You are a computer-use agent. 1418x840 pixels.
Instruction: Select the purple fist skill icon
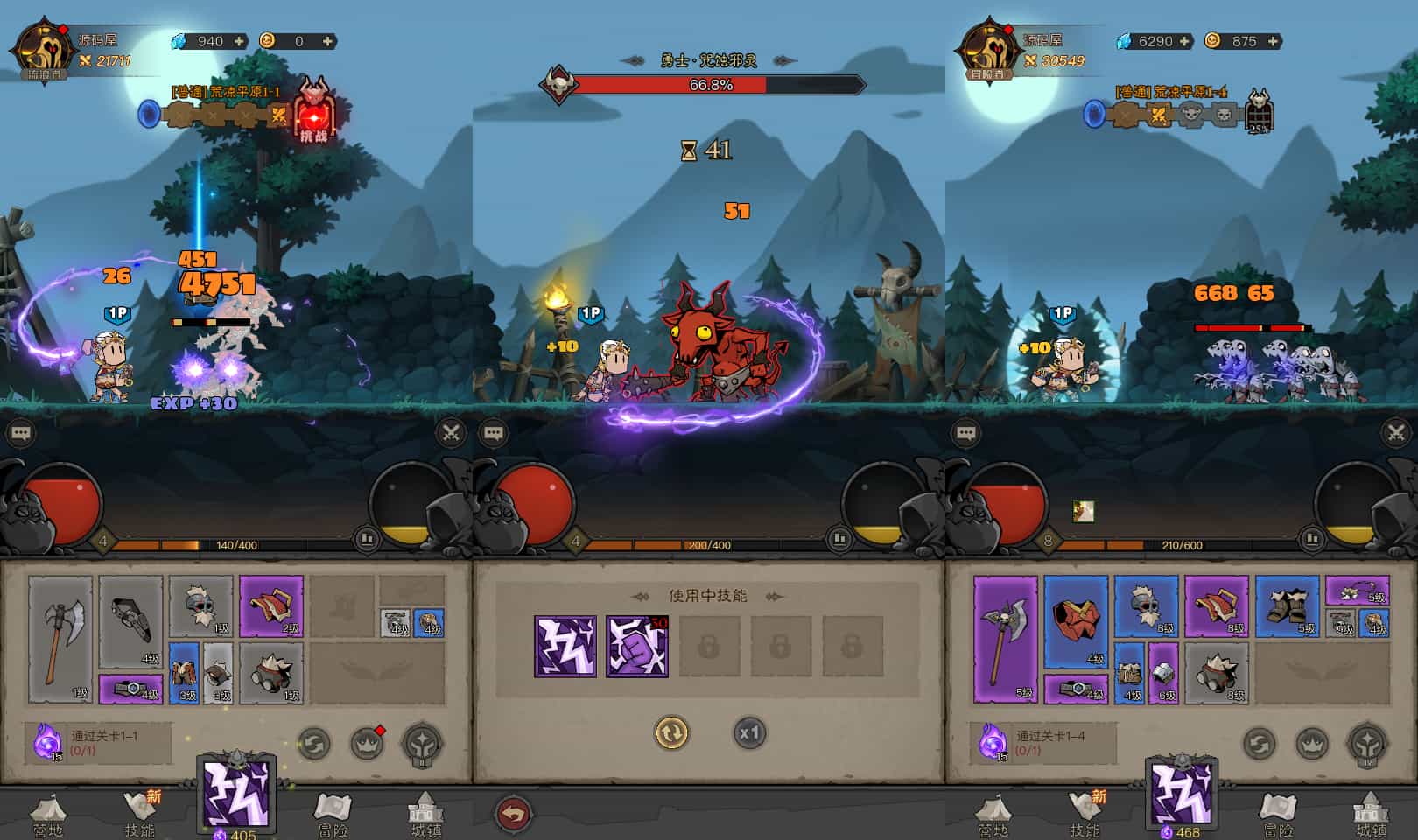[639, 645]
